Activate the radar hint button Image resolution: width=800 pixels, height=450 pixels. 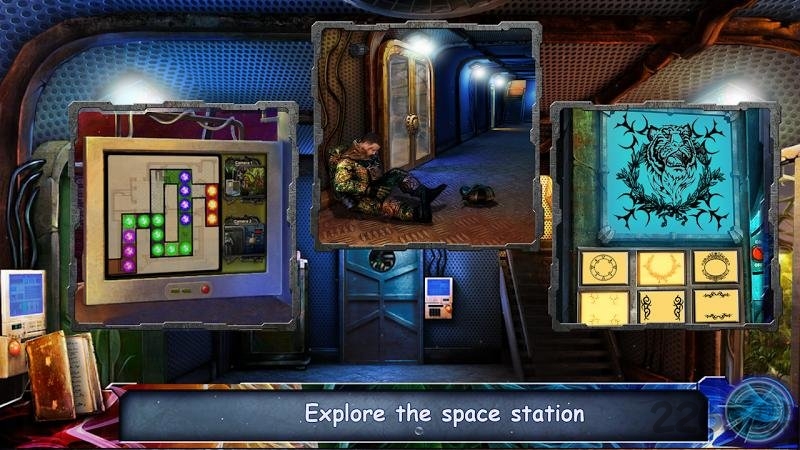click(x=759, y=408)
